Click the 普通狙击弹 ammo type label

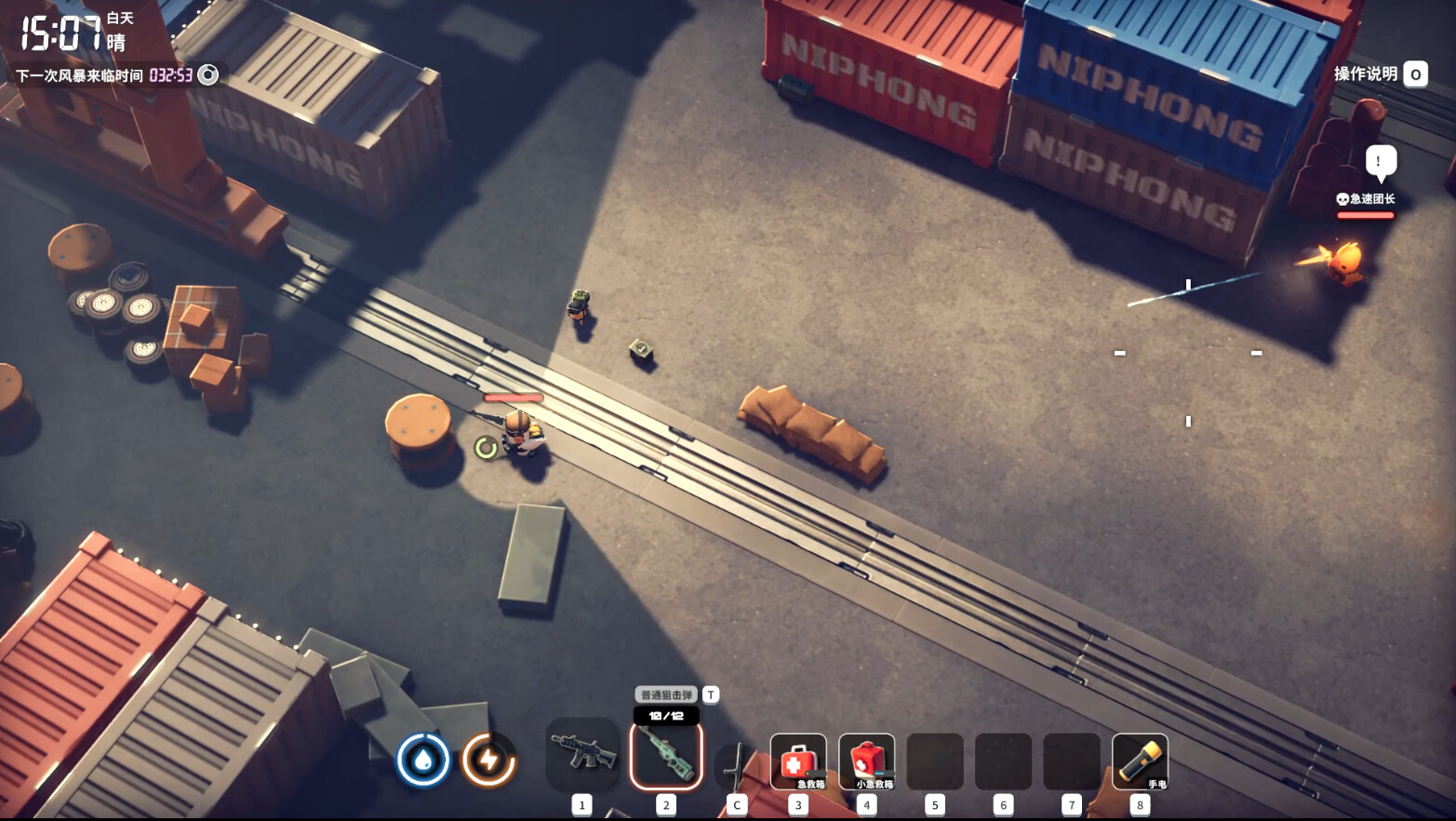pyautogui.click(x=666, y=694)
